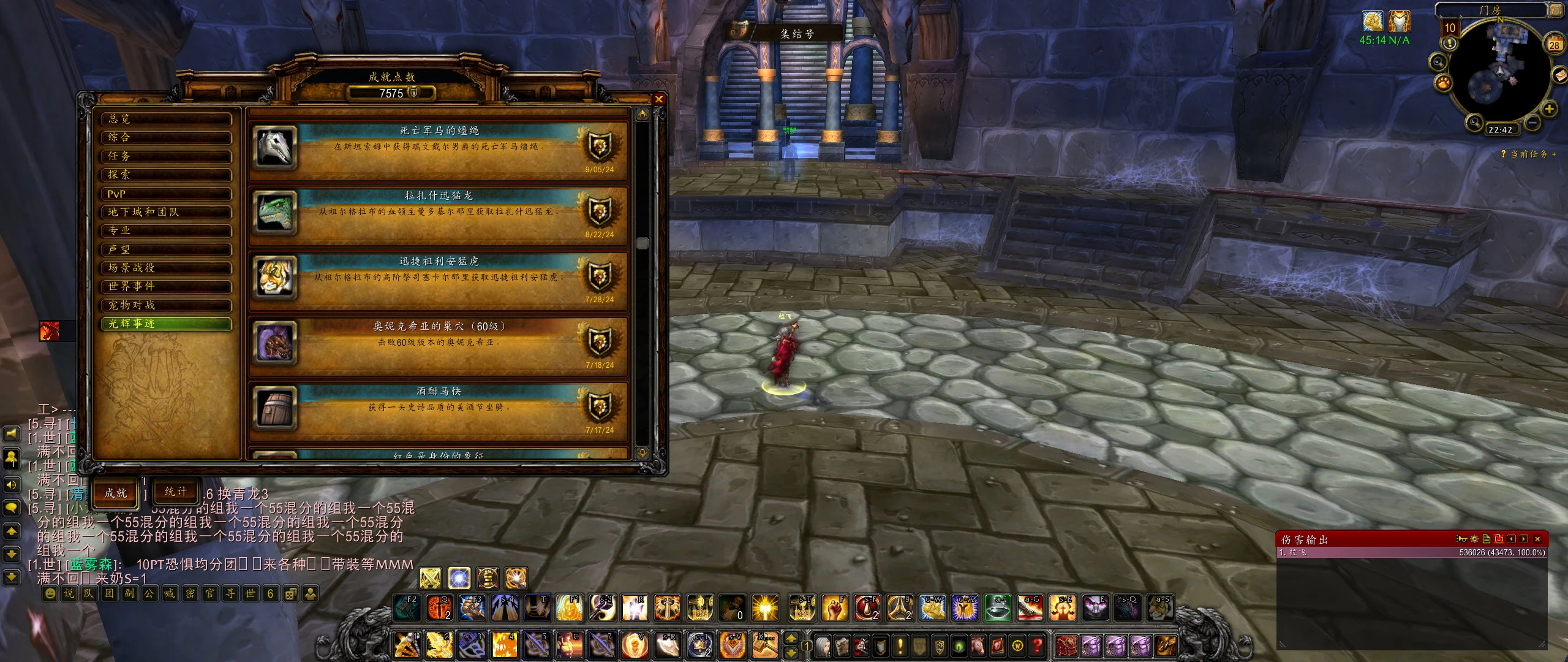This screenshot has height=662, width=1568.
Task: Expand the 当前任务 quest tracker
Action: pos(1554,154)
